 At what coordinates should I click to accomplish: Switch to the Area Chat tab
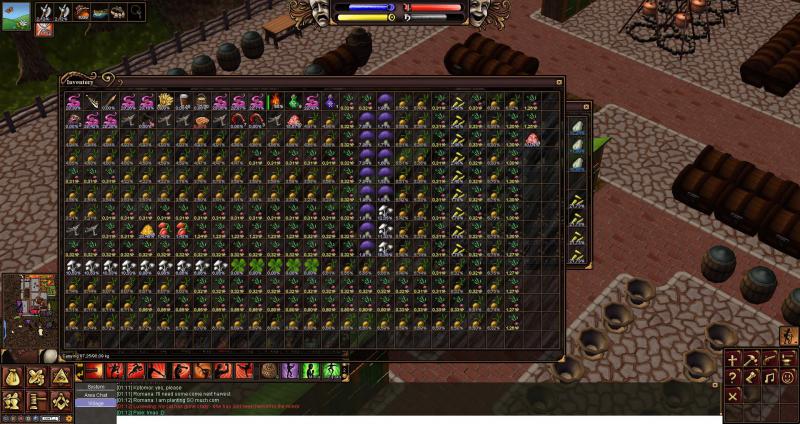coord(96,395)
